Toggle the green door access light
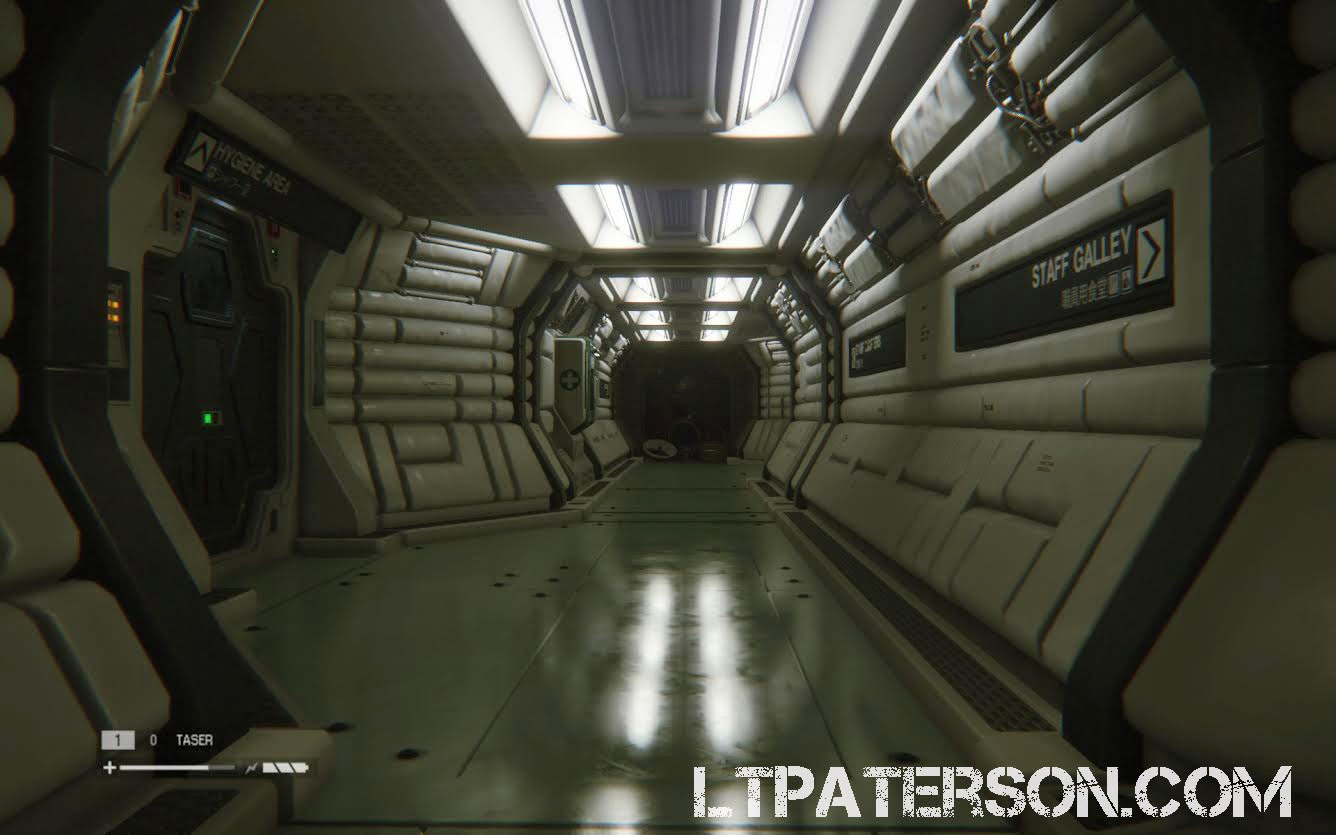The image size is (1336, 835). coord(274,252)
